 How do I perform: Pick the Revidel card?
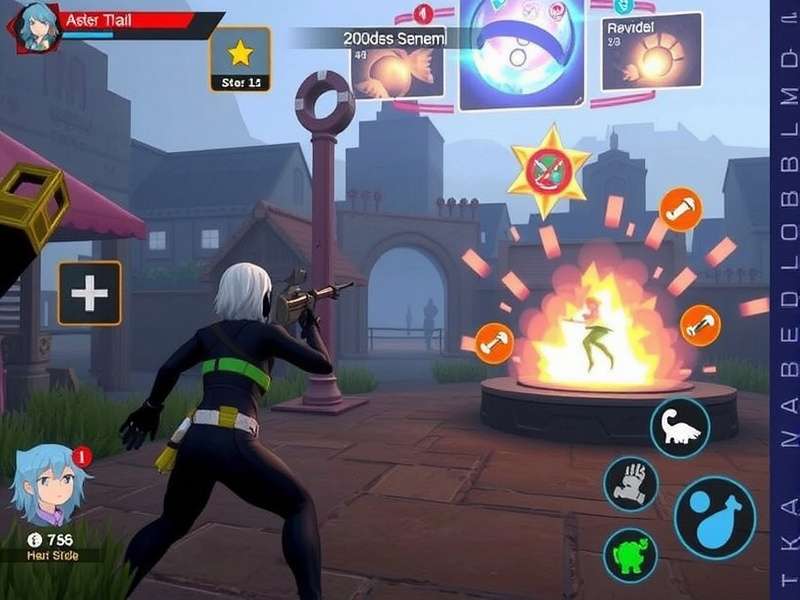(x=650, y=52)
